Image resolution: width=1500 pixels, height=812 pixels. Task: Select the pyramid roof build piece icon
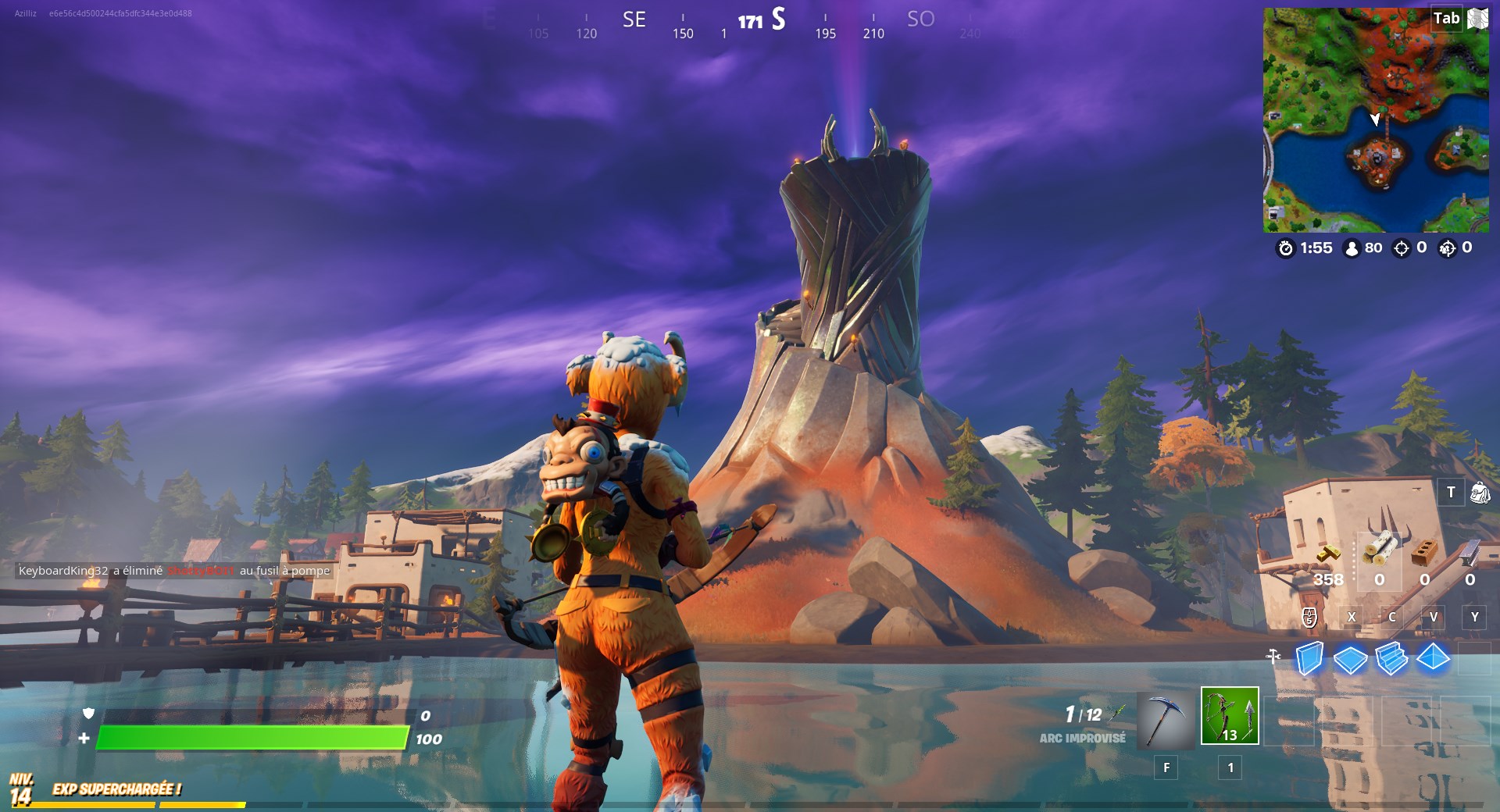[x=1433, y=659]
